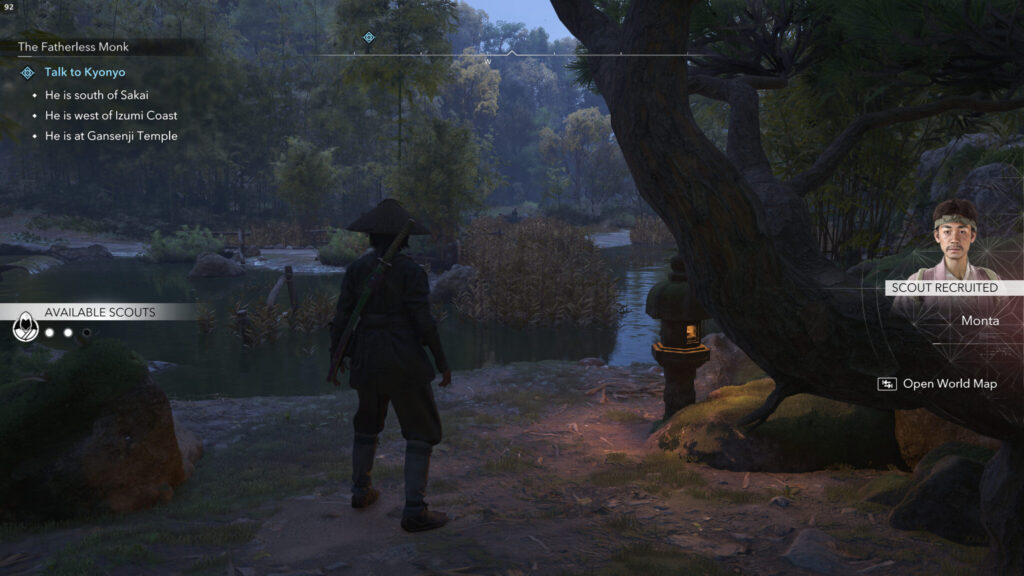
Task: Select the Scout Recruited notification
Action: [x=945, y=288]
